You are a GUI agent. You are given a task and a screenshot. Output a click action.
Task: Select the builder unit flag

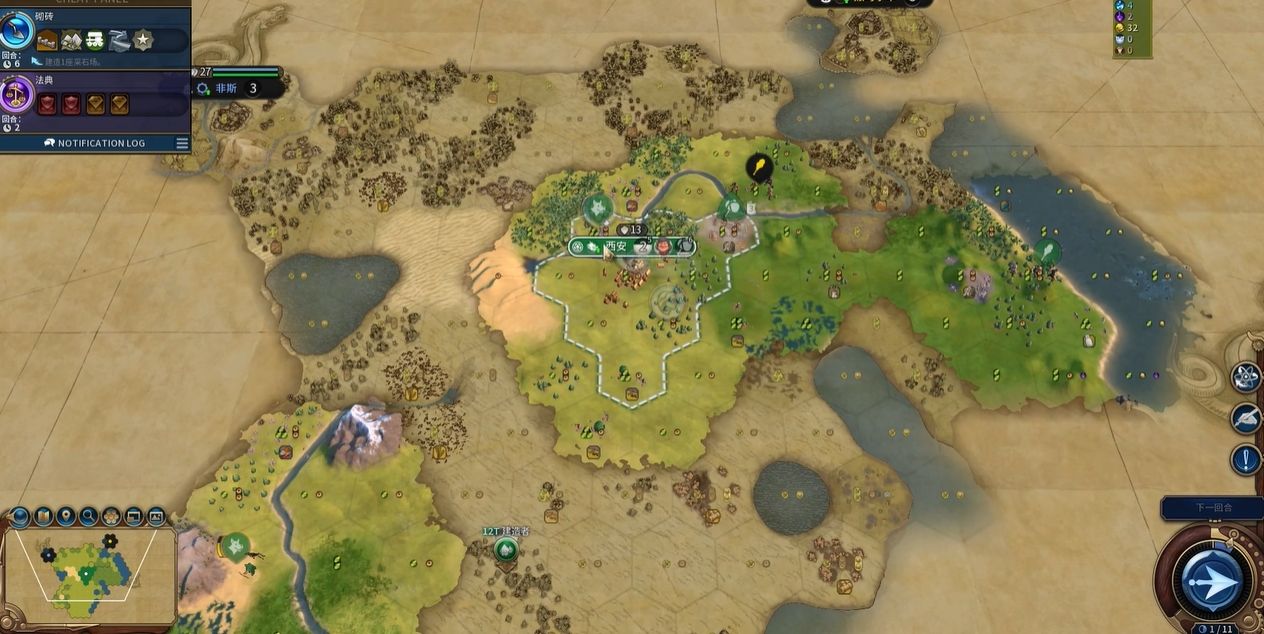[x=506, y=549]
